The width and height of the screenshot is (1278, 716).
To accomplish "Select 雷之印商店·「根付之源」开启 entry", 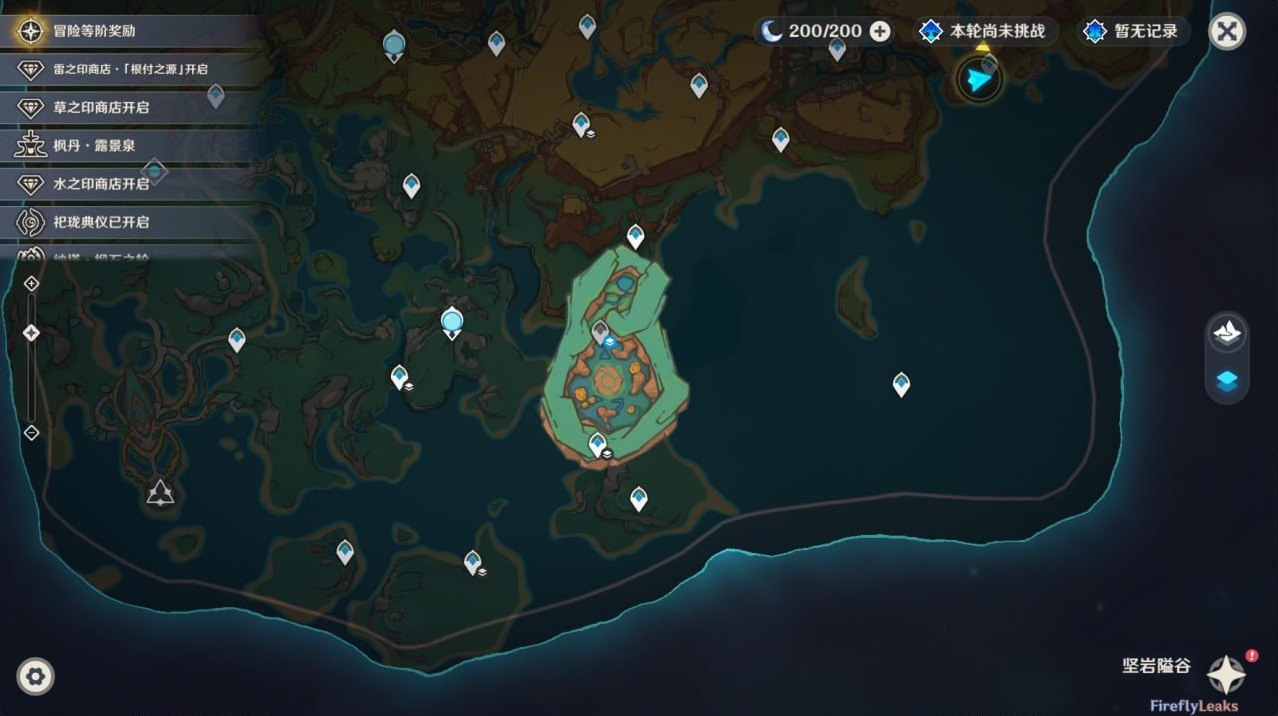I will 130,69.
